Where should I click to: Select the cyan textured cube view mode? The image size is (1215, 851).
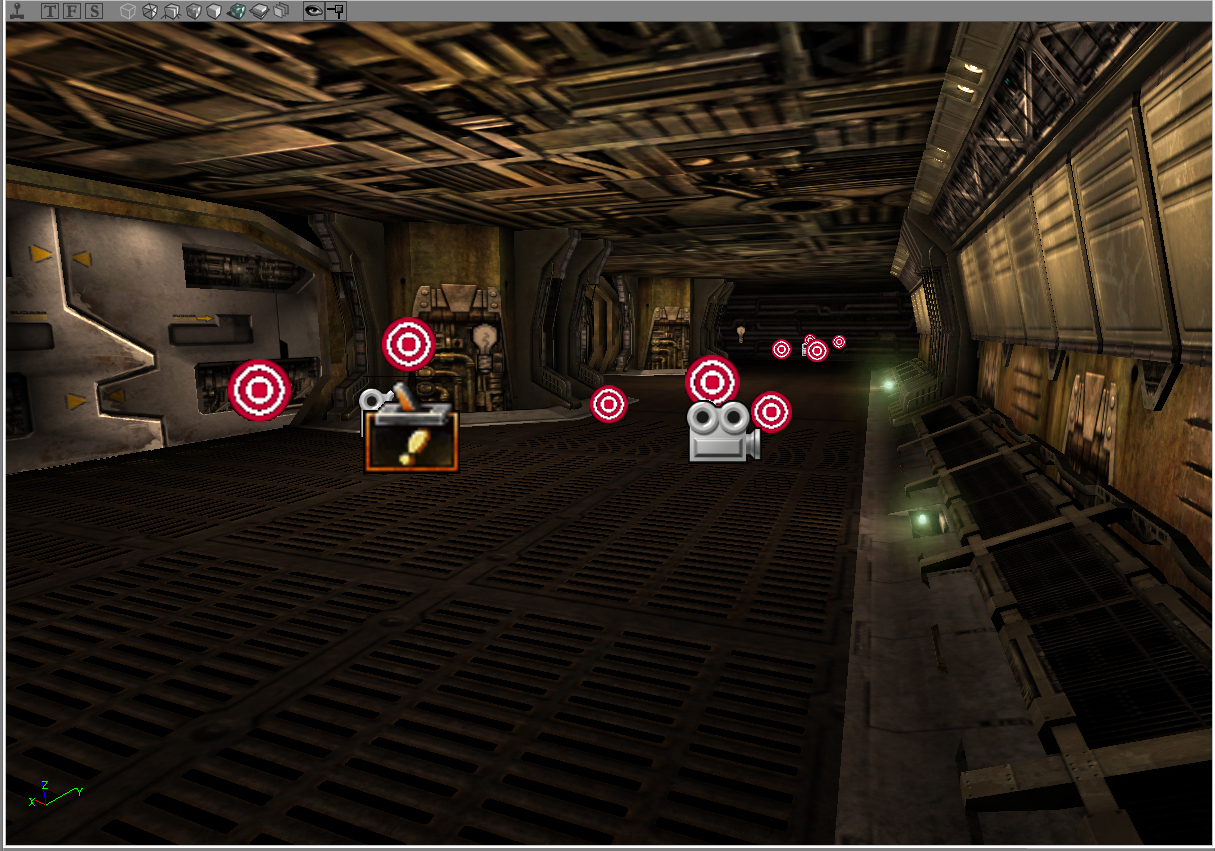(x=237, y=11)
